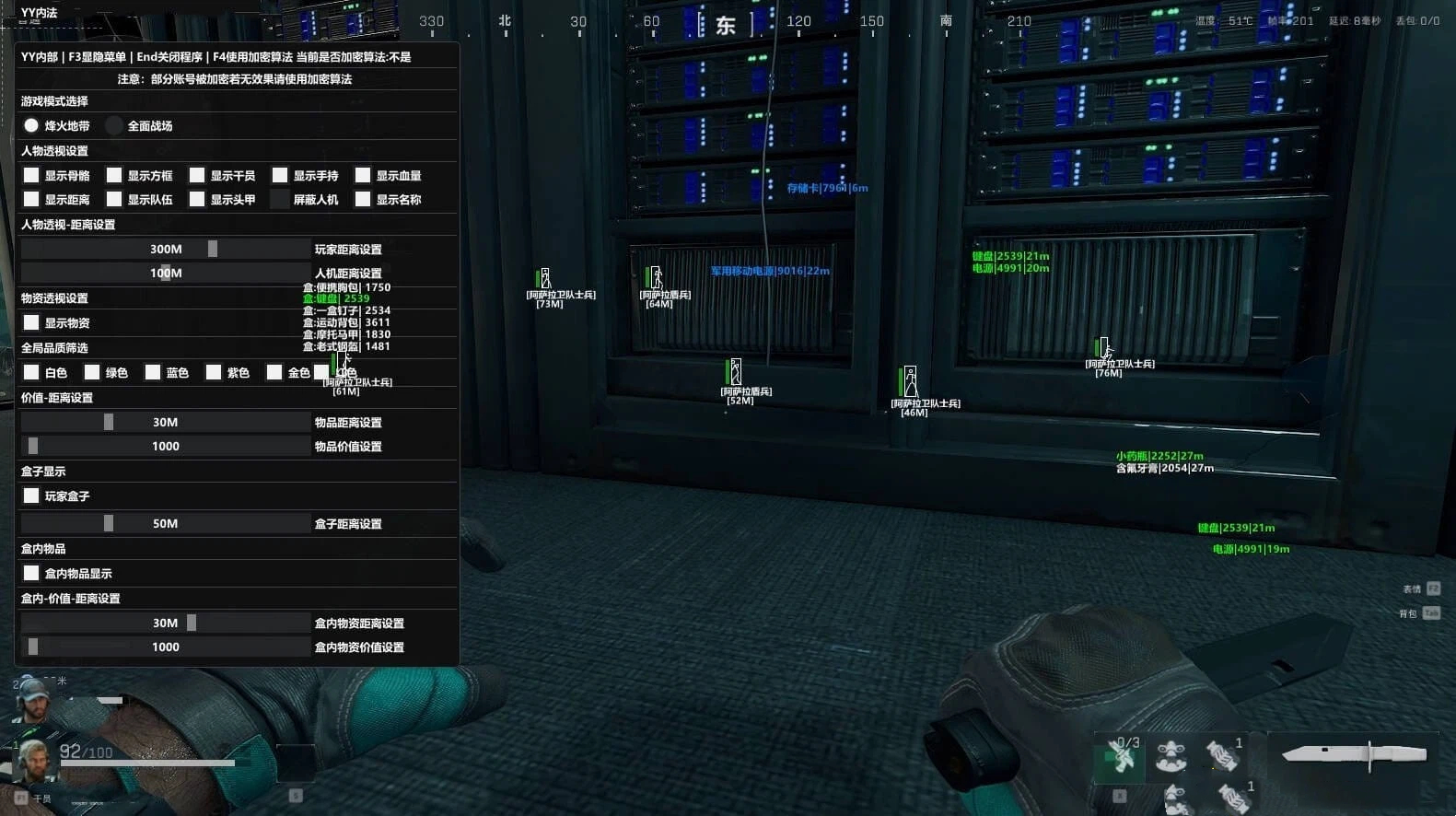Click the gas mask equipment icon
This screenshot has height=816, width=1456.
pyautogui.click(x=1171, y=758)
